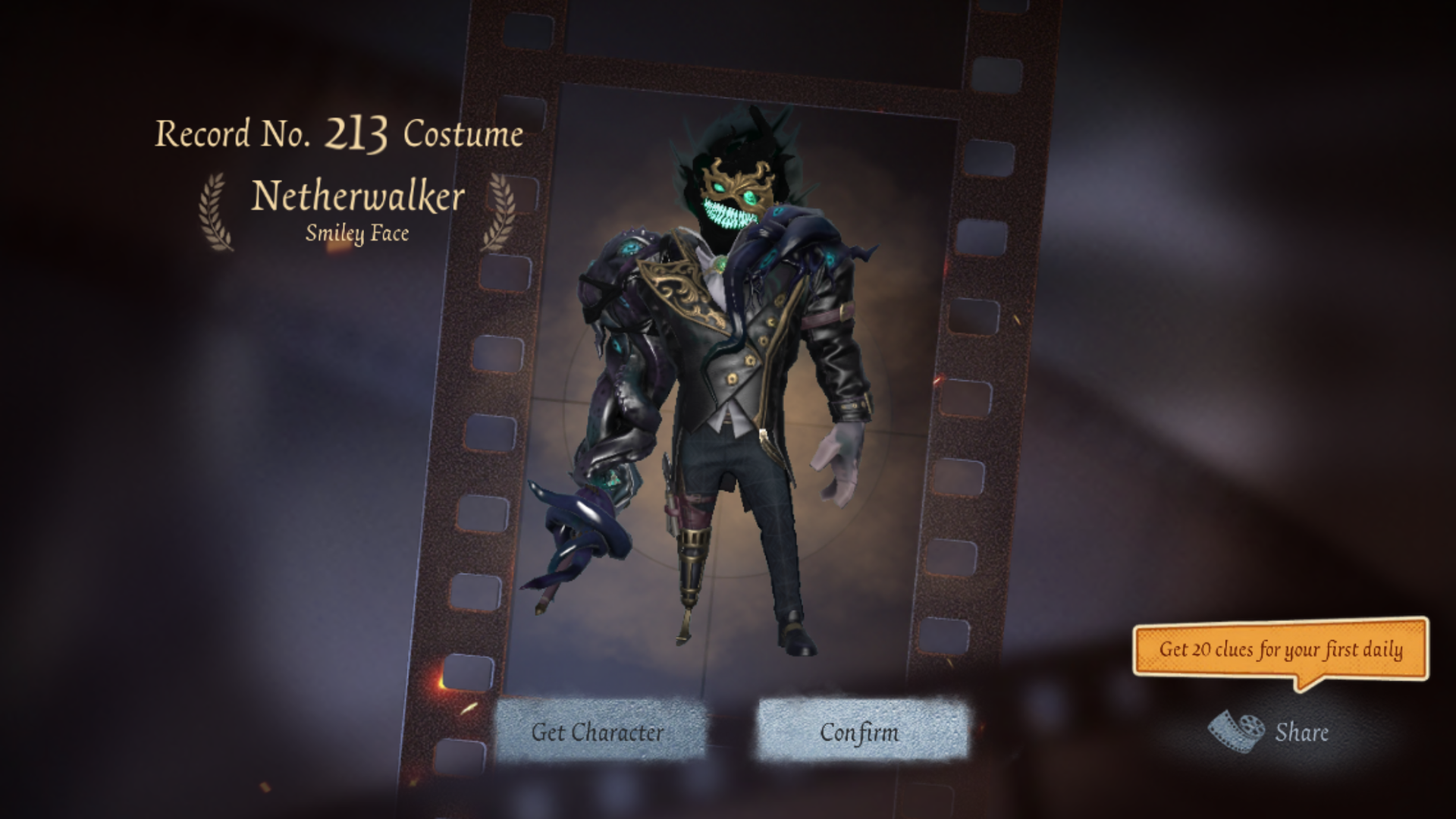Click the Get Character button

tap(598, 732)
